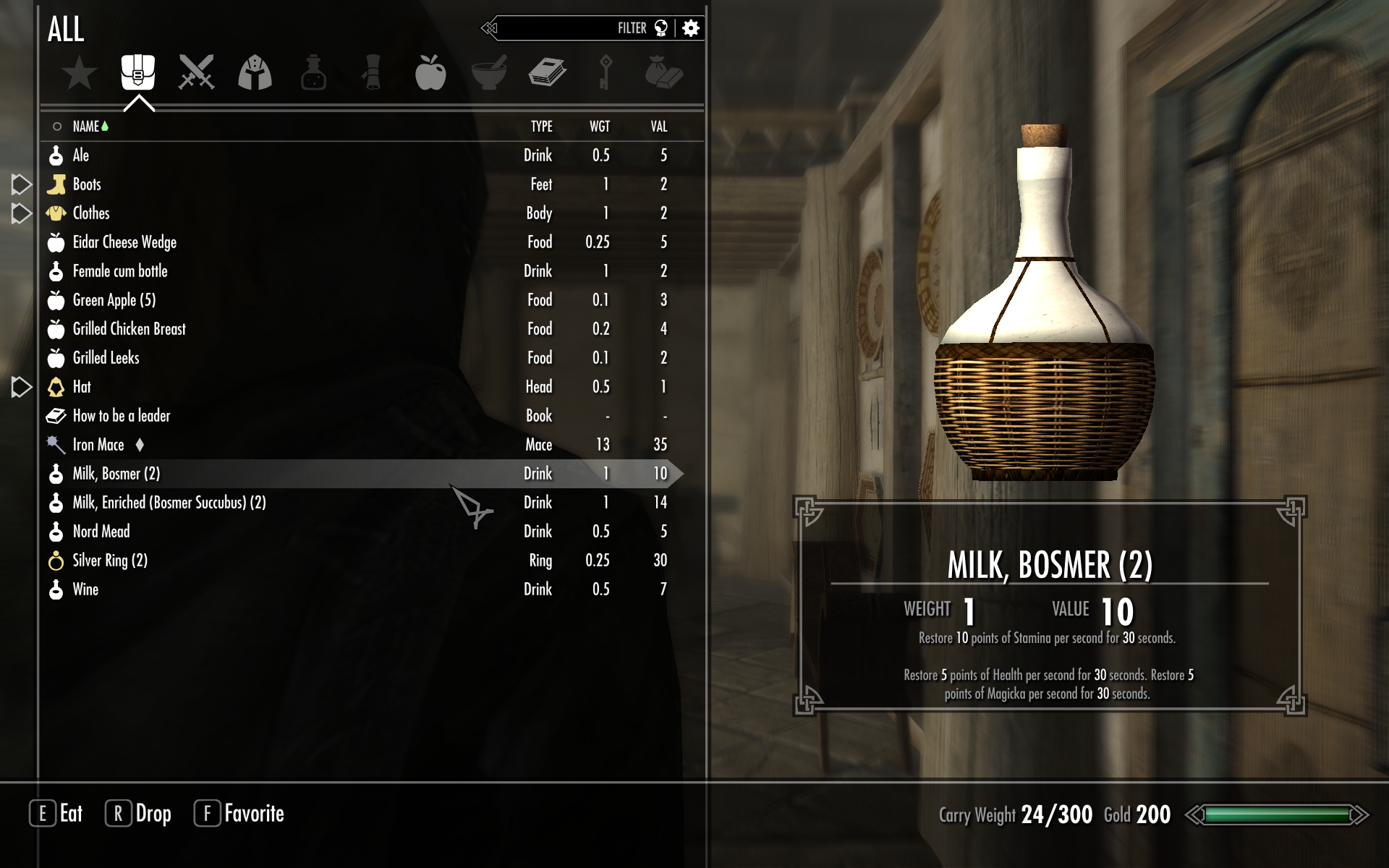This screenshot has height=868, width=1389.
Task: Click the Drop button at the bottom
Action: point(139,814)
